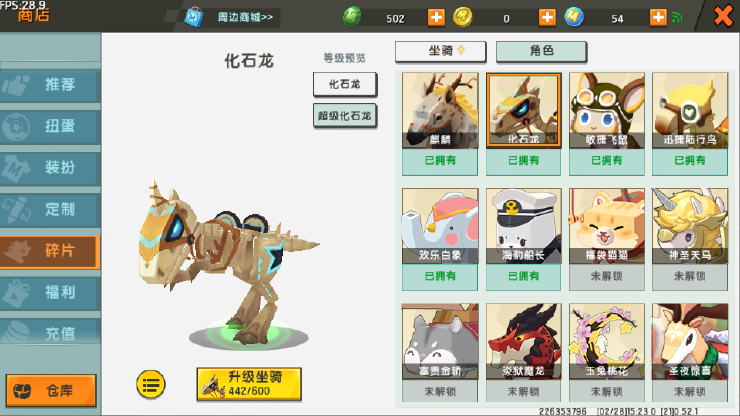Select the 装扮 costume category

(x=51, y=168)
